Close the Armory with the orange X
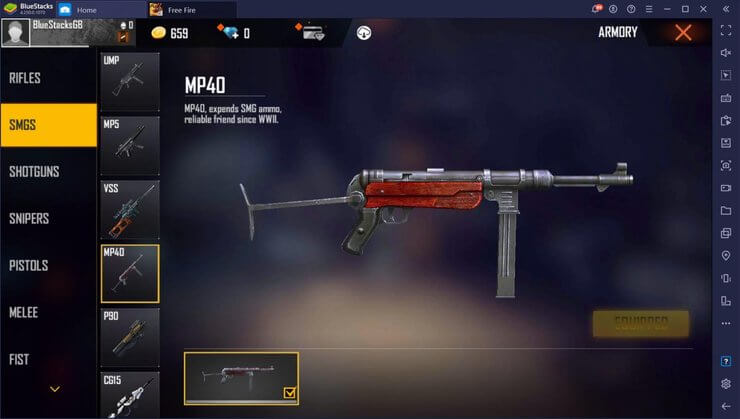The width and height of the screenshot is (740, 419). click(684, 33)
